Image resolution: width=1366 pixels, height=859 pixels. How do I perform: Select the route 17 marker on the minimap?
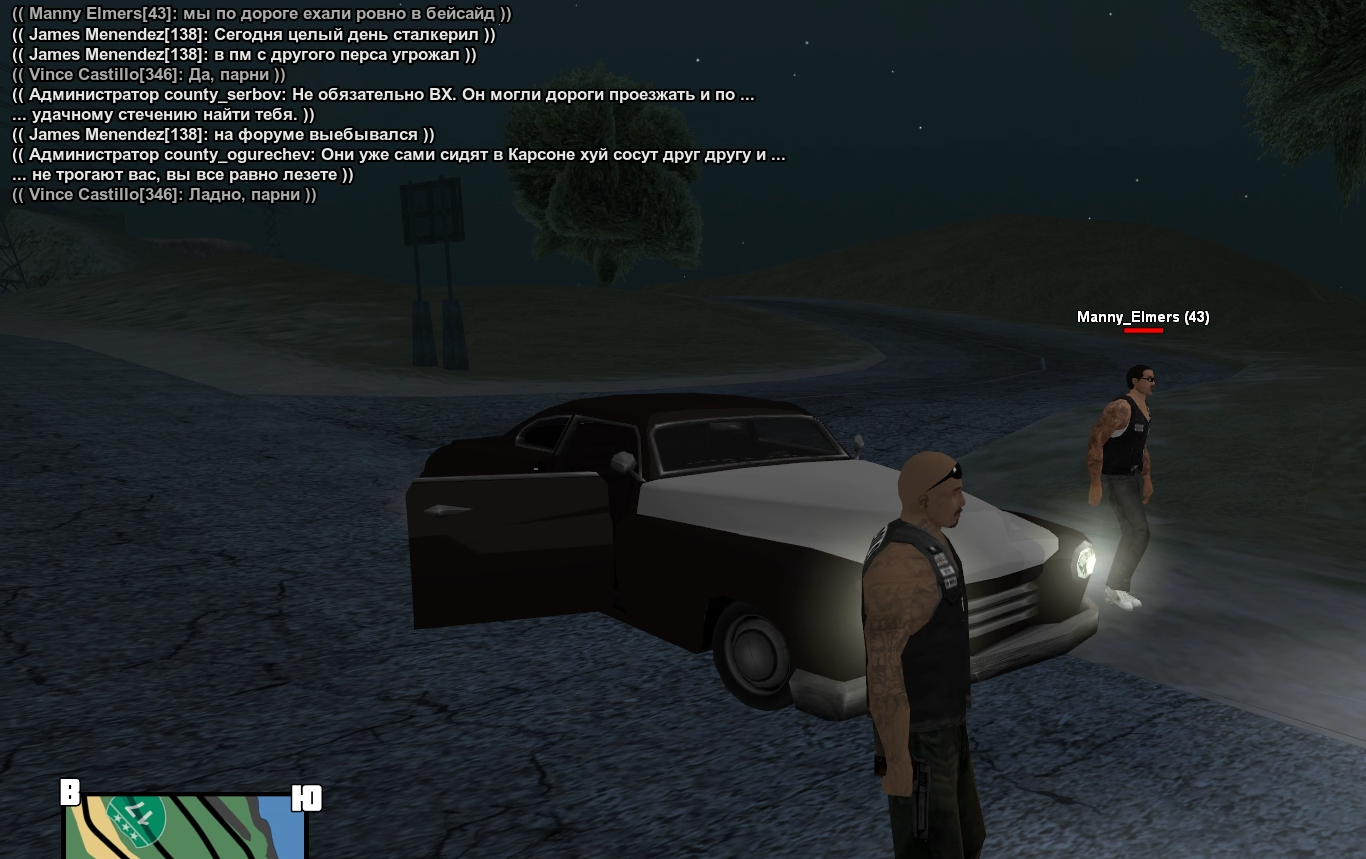point(137,818)
